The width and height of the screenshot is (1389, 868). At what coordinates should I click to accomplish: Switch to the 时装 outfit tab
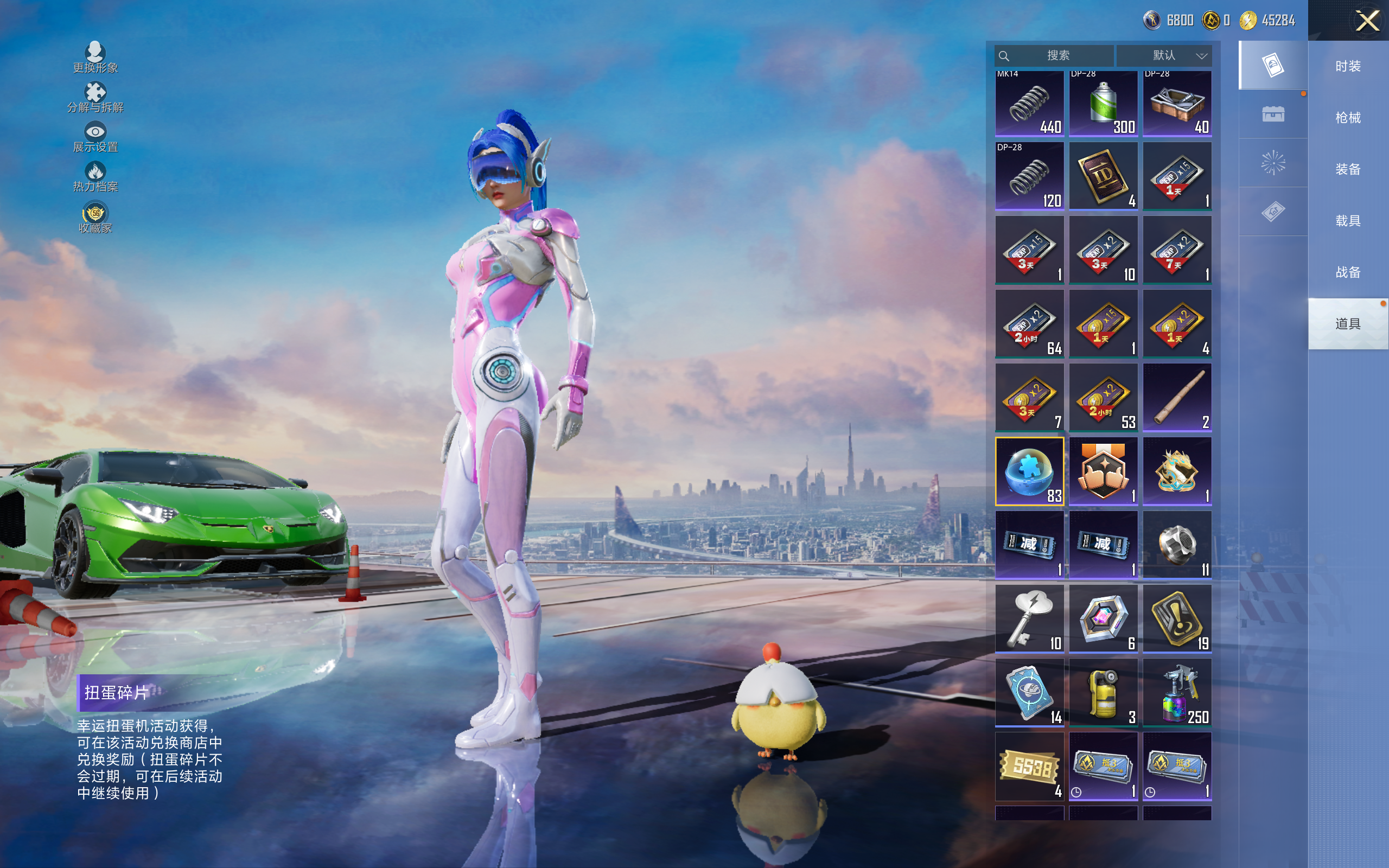click(1347, 66)
